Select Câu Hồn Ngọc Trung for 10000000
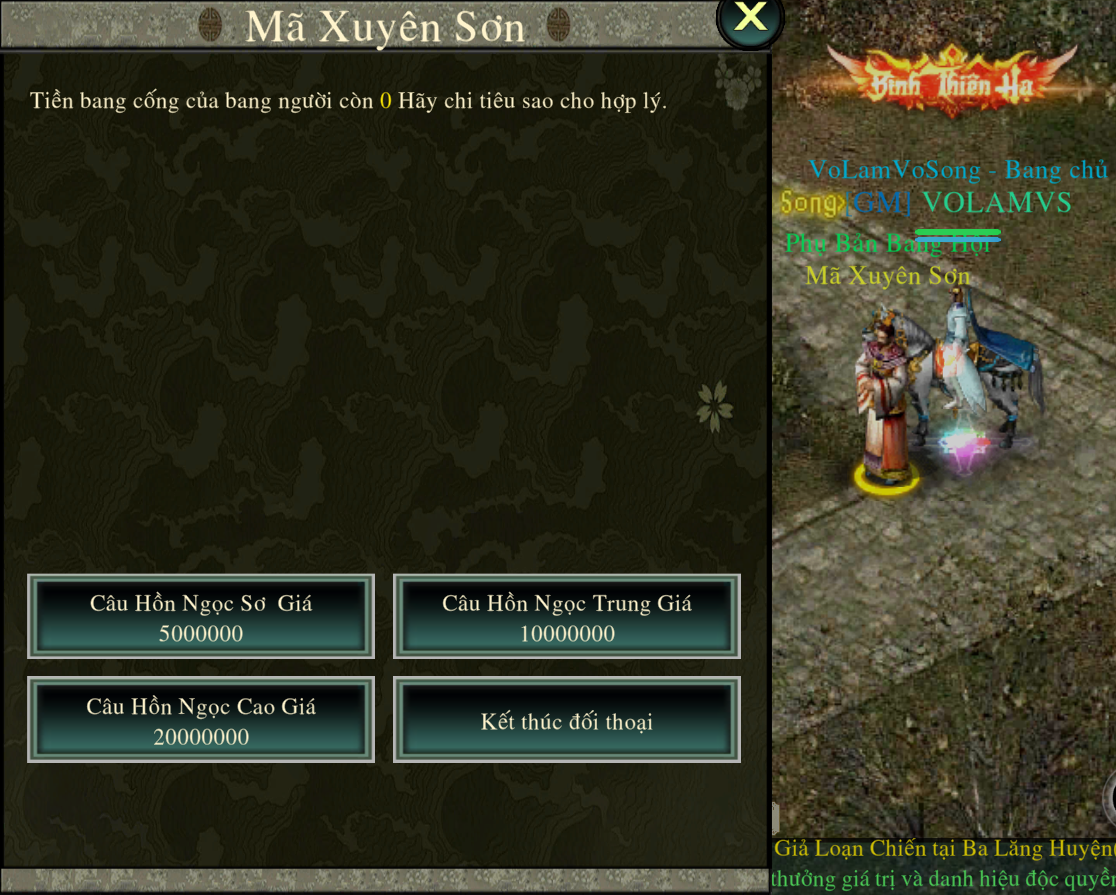1116x895 pixels. [567, 617]
